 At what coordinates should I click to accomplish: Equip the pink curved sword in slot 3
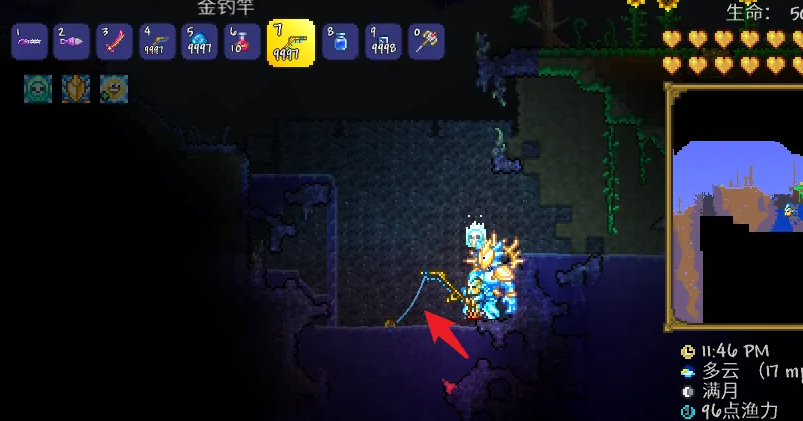(115, 43)
